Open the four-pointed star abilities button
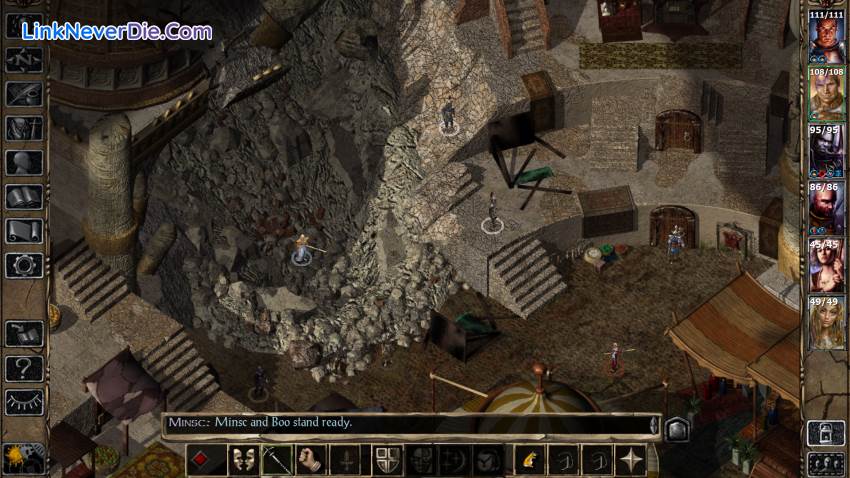The width and height of the screenshot is (850, 478). [631, 460]
